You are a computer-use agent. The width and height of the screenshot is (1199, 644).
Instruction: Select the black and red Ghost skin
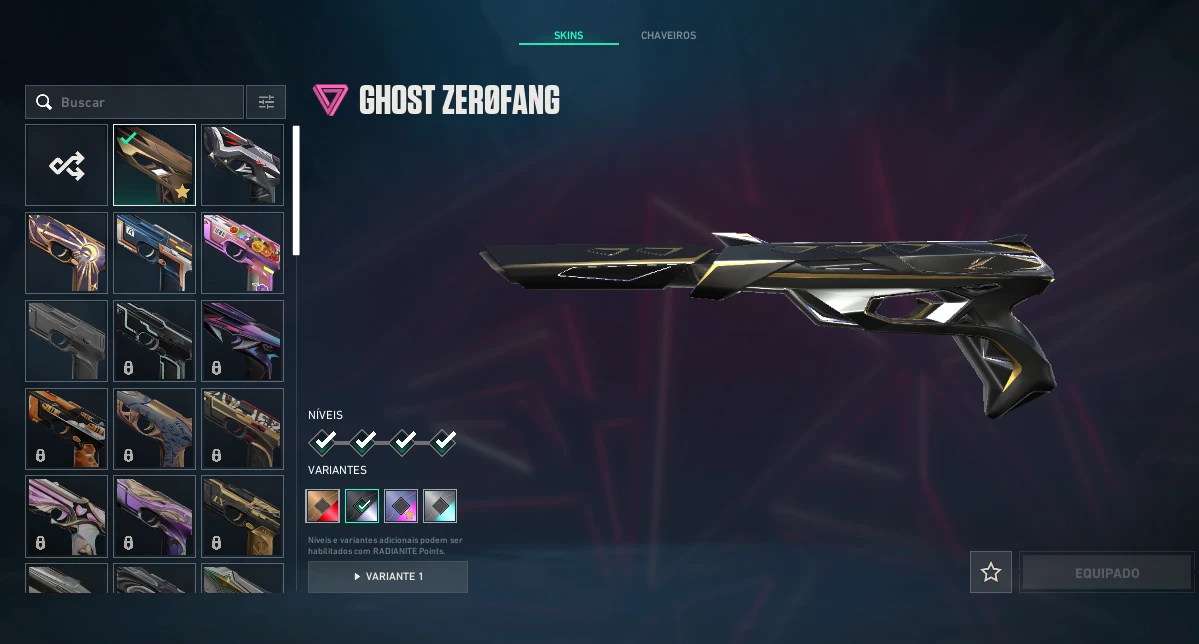click(x=242, y=165)
